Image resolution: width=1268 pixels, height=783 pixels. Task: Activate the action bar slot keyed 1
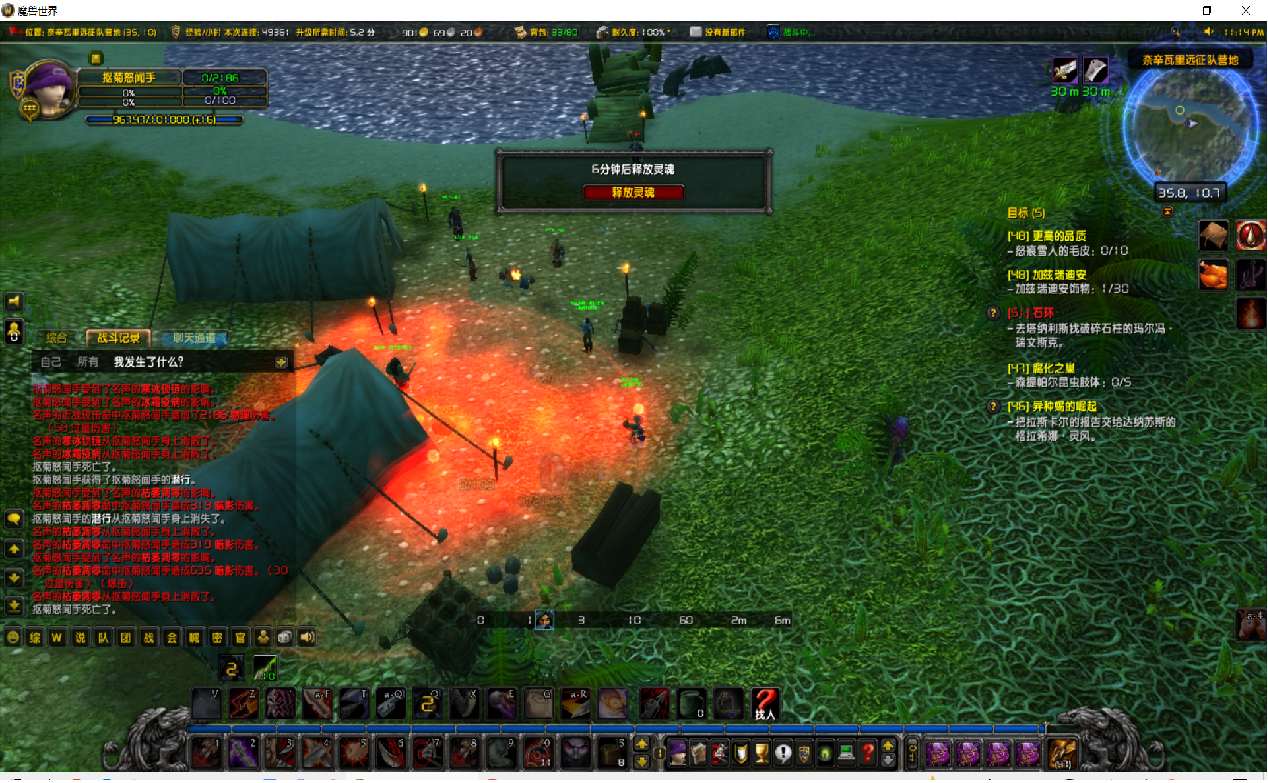(206, 753)
